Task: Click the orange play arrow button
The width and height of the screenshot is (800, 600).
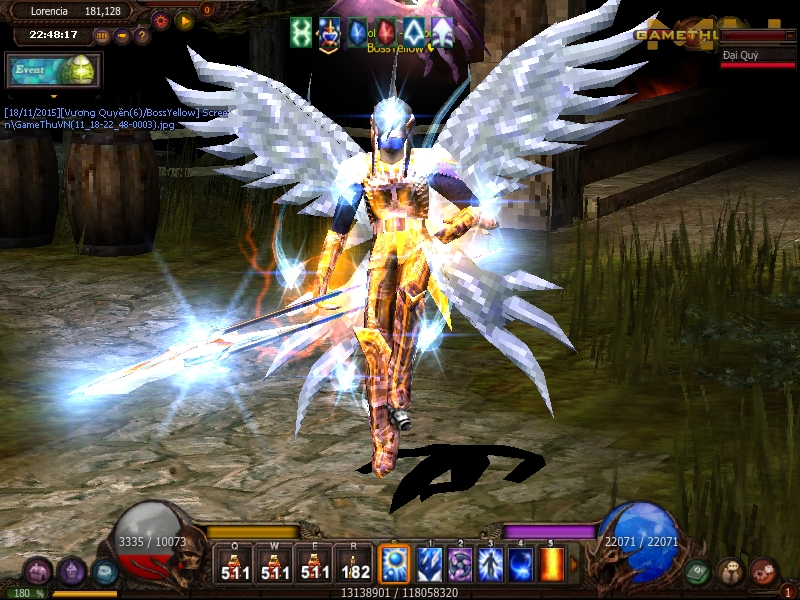Action: click(x=184, y=20)
